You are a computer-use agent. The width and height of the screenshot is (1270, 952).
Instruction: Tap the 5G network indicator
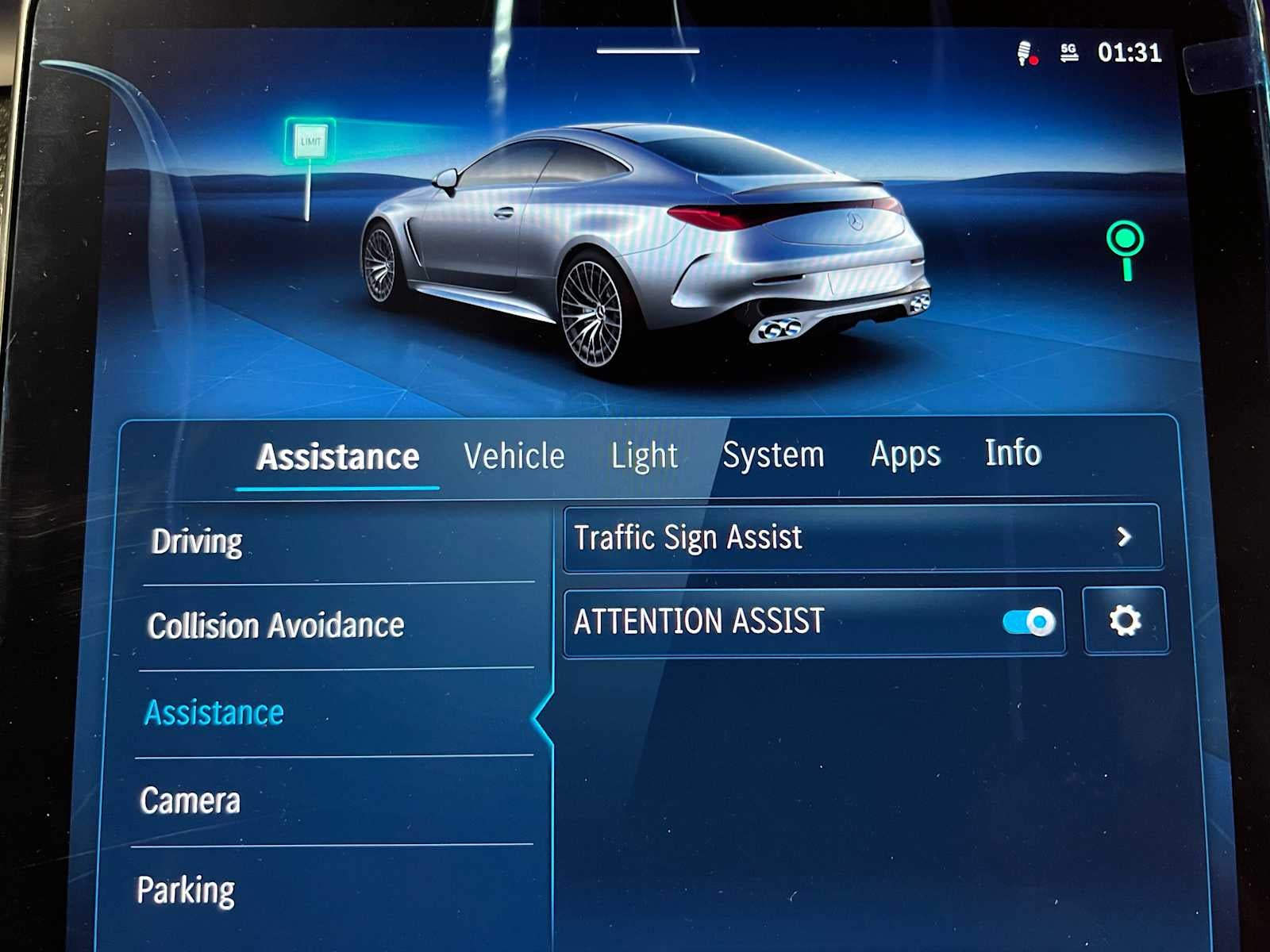pyautogui.click(x=1067, y=54)
